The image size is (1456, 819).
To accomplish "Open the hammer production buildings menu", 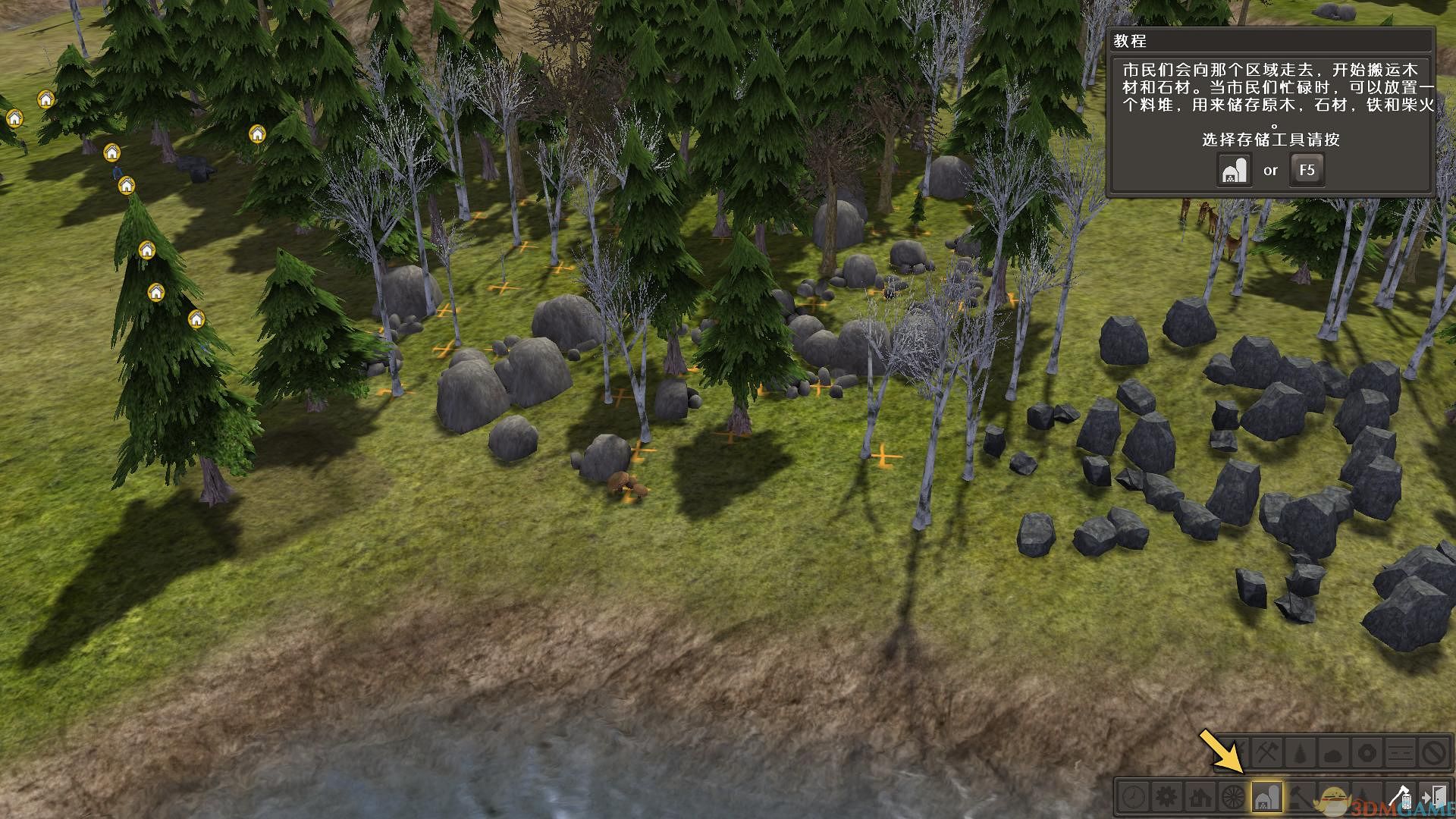I will pyautogui.click(x=1301, y=797).
